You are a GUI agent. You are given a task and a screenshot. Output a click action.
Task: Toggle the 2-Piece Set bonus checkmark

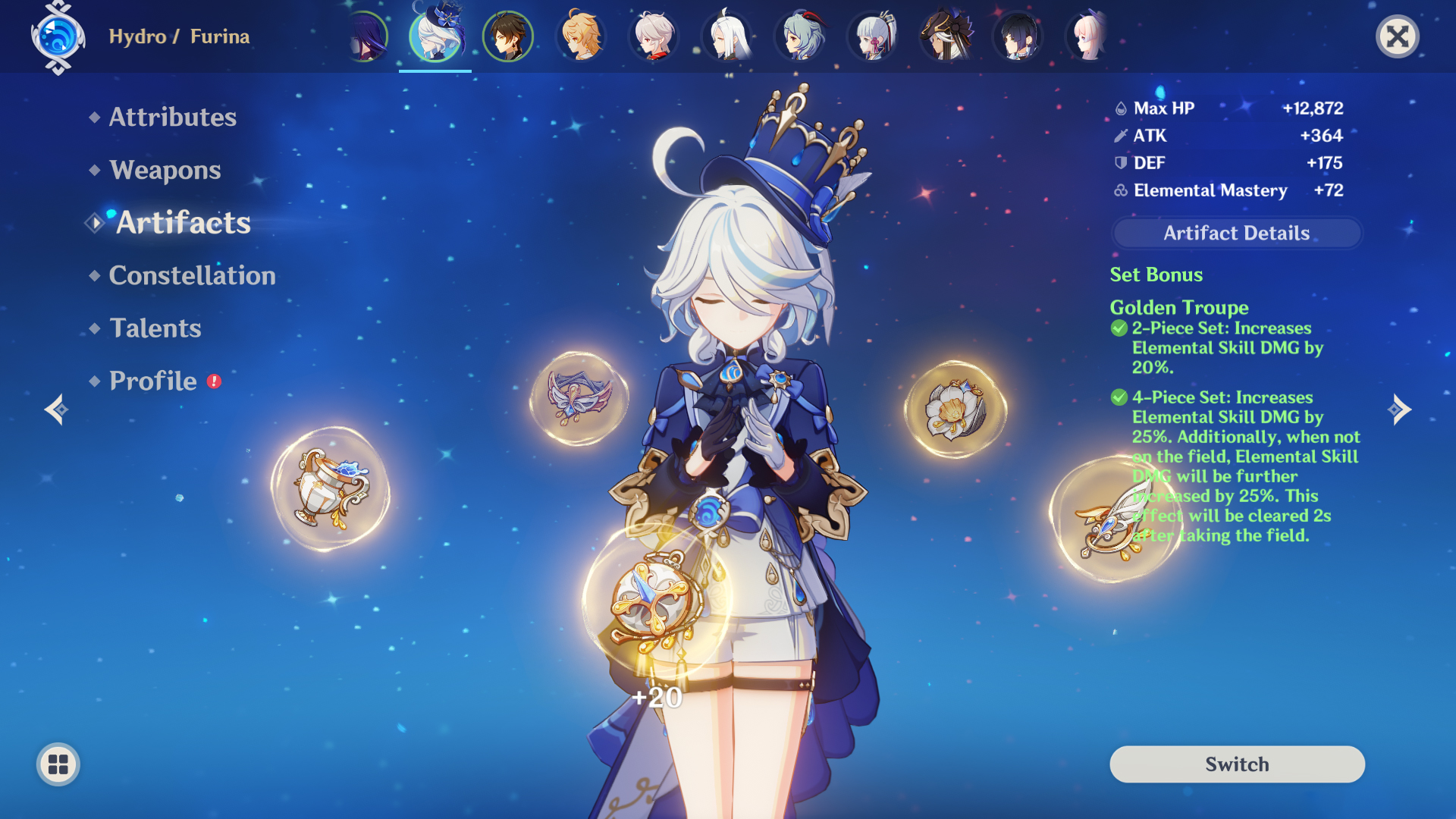(1119, 328)
